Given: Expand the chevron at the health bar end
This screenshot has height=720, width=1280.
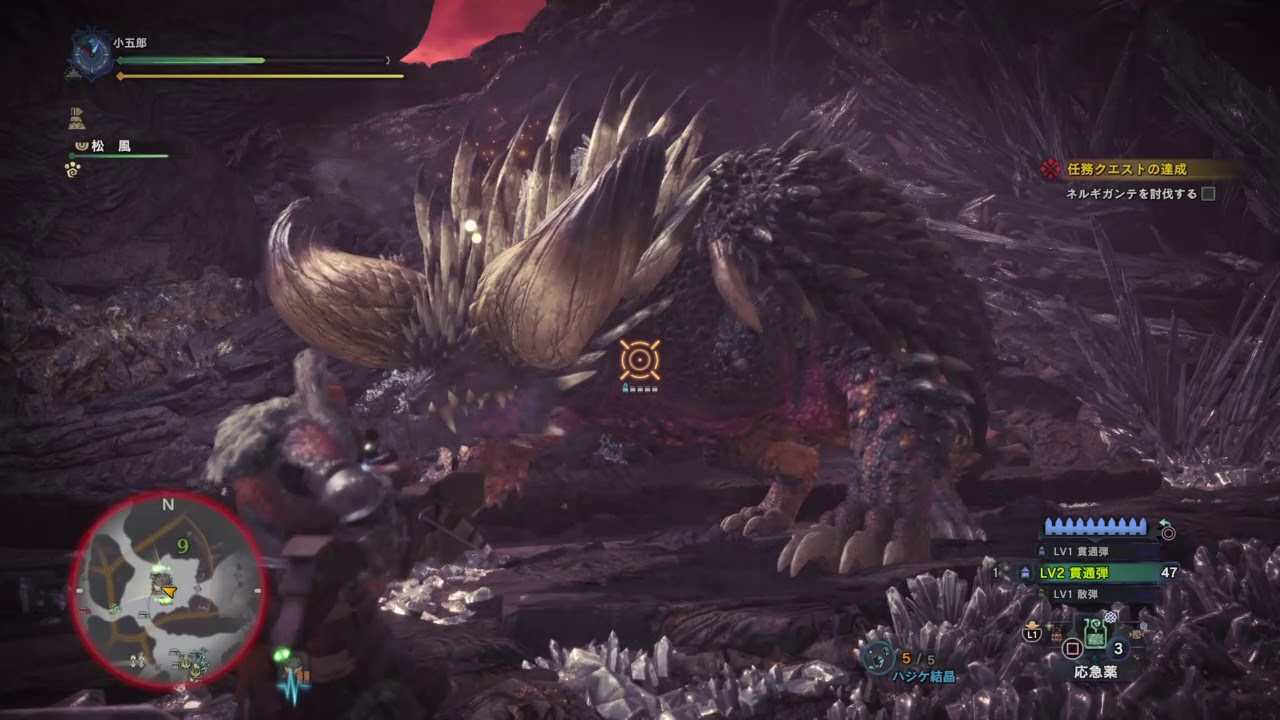Looking at the screenshot, I should (x=388, y=61).
